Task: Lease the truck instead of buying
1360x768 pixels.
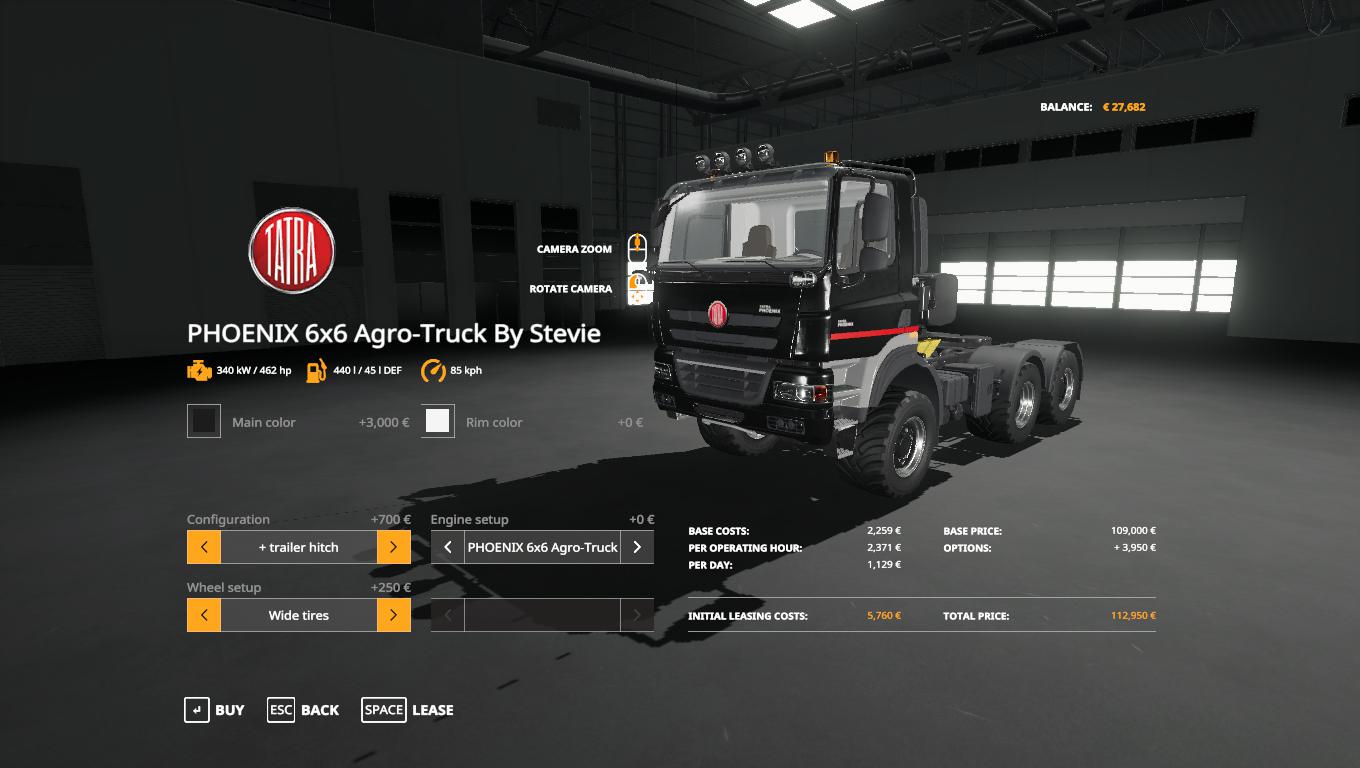Action: tap(408, 710)
